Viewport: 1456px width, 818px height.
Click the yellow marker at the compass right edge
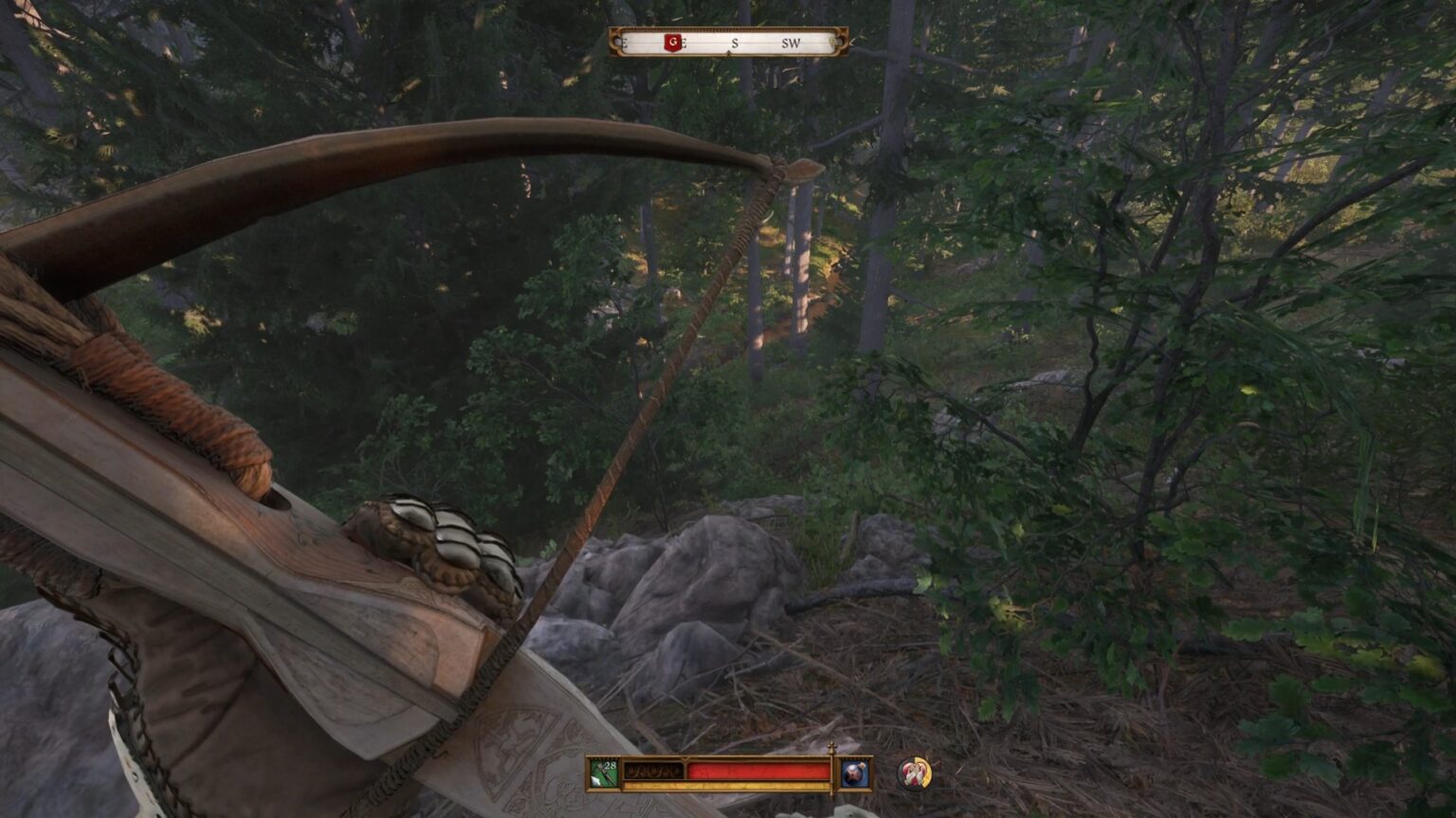coord(834,42)
